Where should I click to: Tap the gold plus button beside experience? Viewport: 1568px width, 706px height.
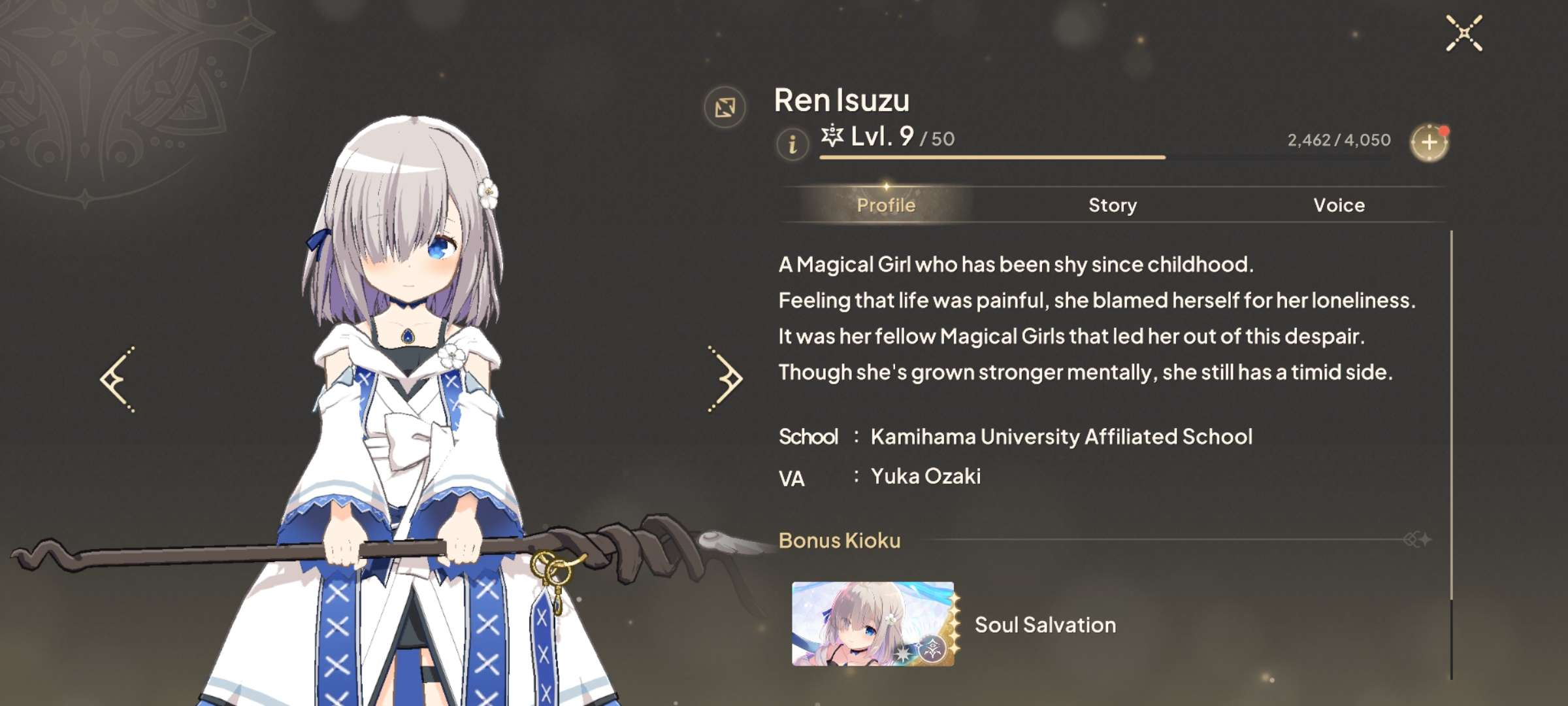tap(1429, 142)
